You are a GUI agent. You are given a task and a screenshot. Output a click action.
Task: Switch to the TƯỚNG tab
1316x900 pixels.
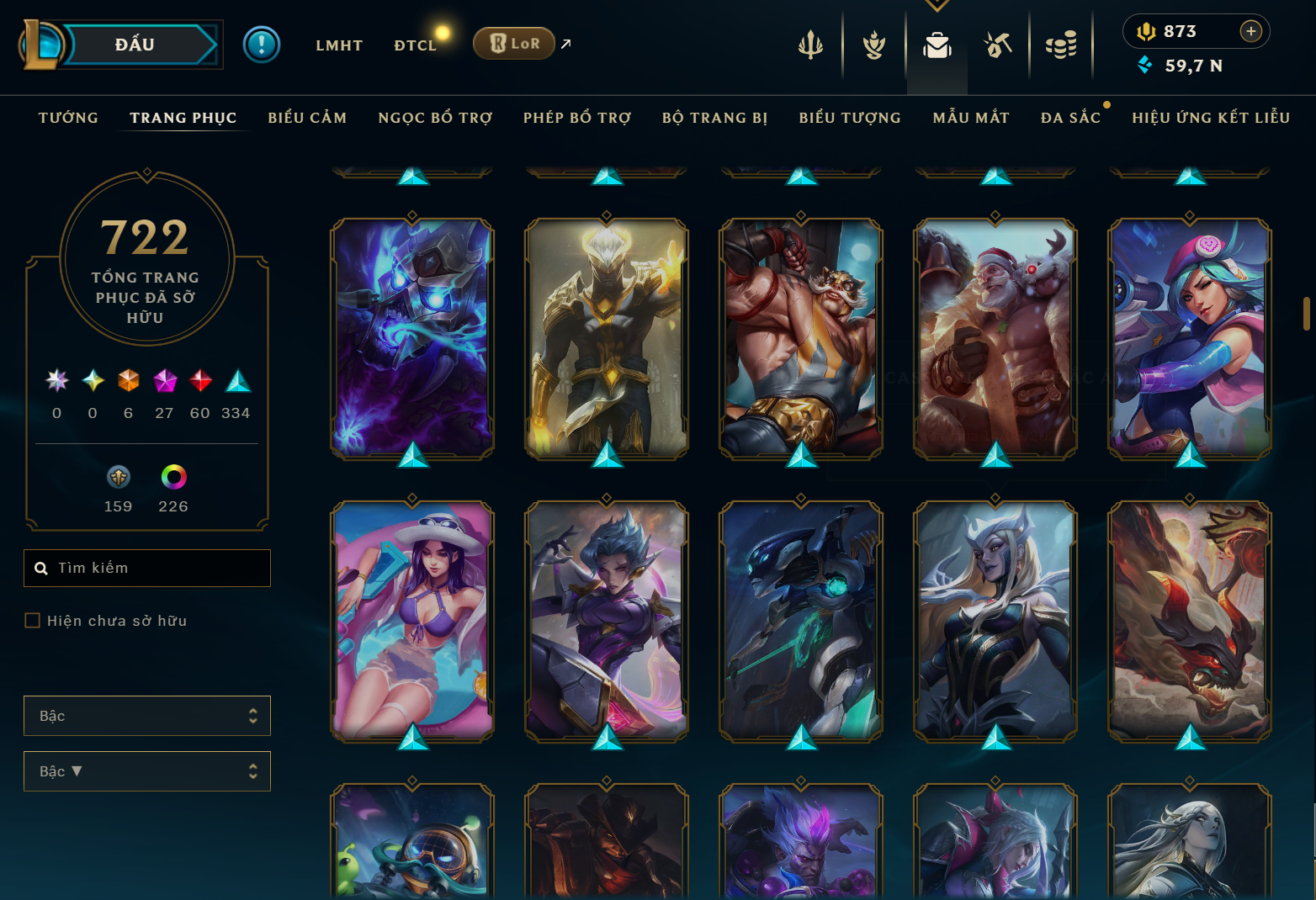click(x=67, y=118)
